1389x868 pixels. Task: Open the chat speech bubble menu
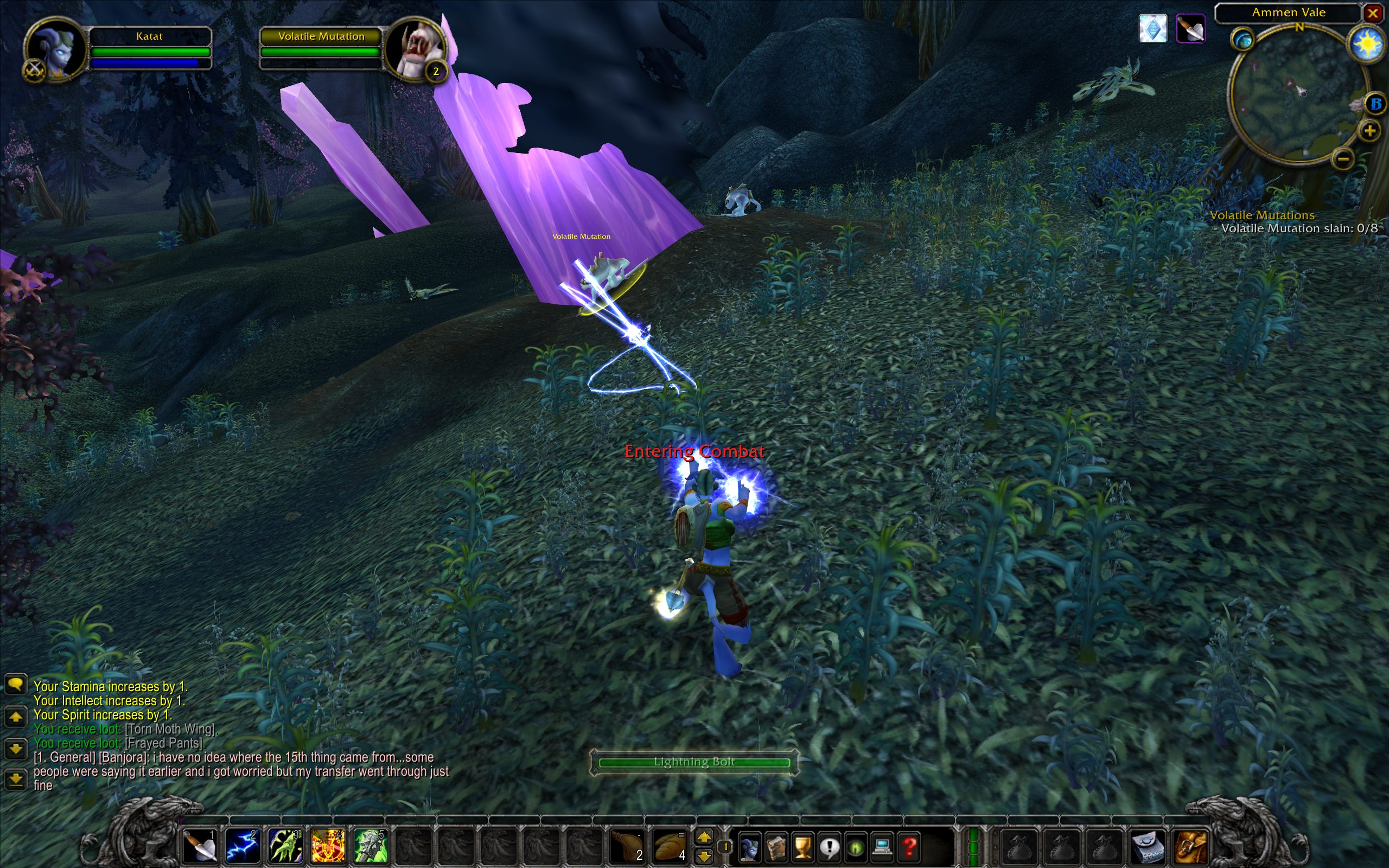tap(16, 684)
